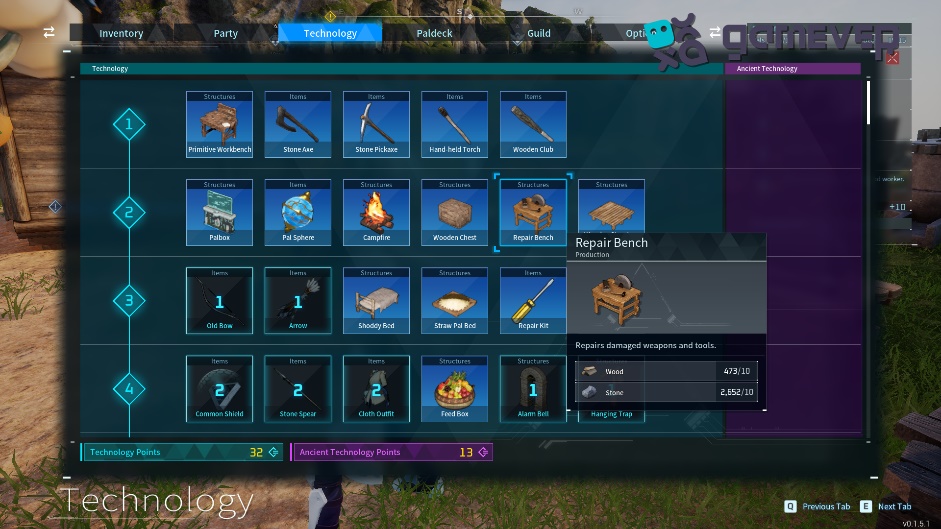Select the Shoddy Bed tile
This screenshot has width=941, height=529.
[x=376, y=300]
